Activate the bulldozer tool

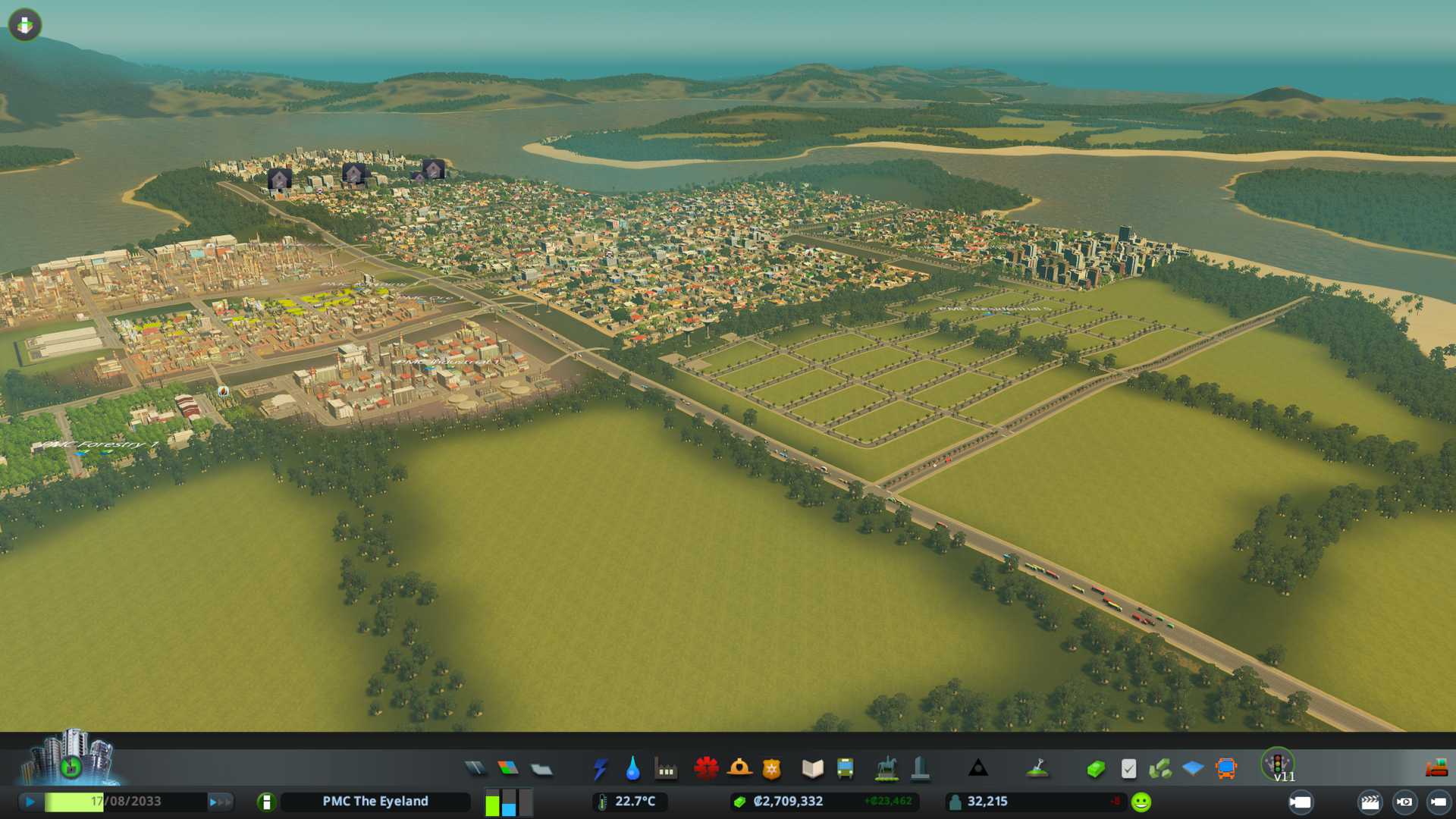1436,769
